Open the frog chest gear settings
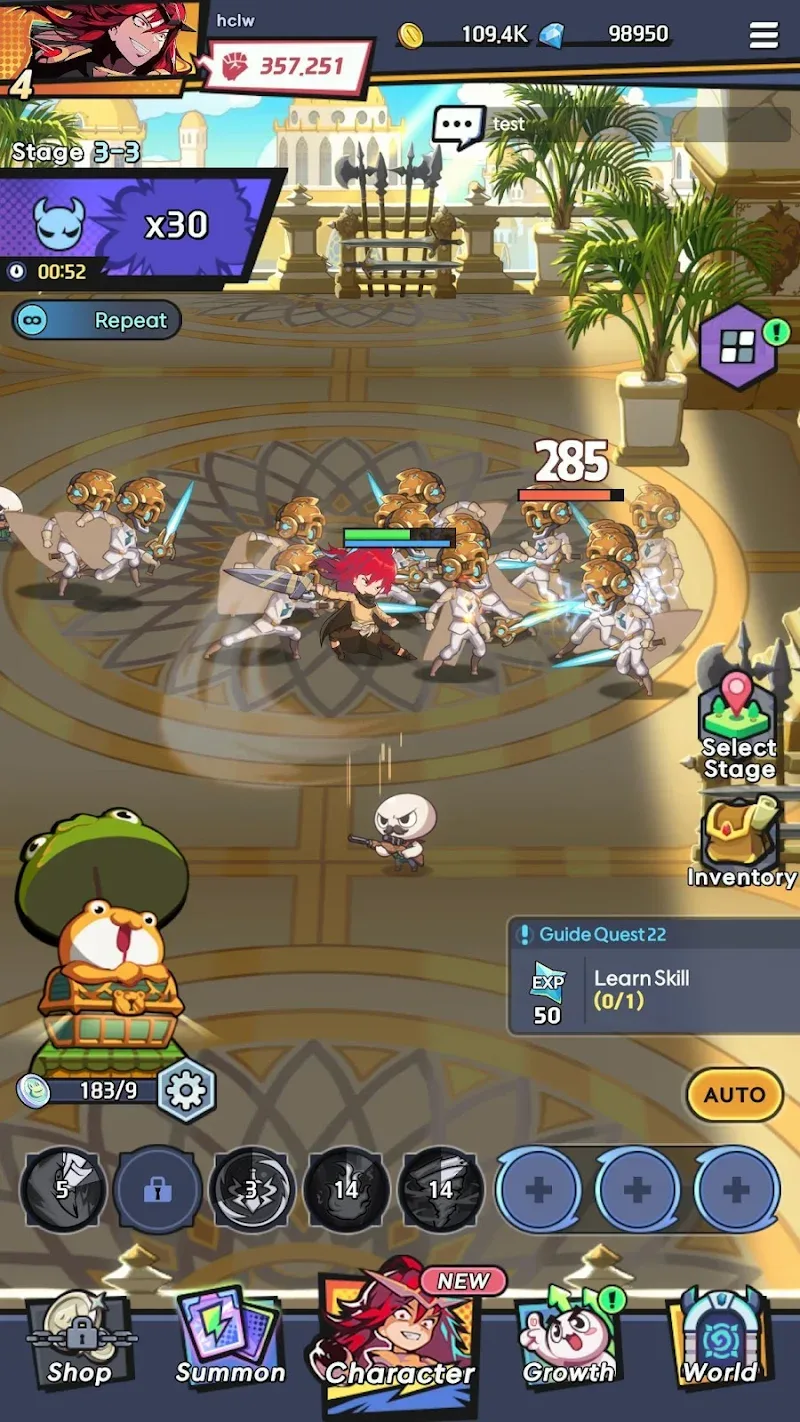Image resolution: width=800 pixels, height=1422 pixels. 186,1091
